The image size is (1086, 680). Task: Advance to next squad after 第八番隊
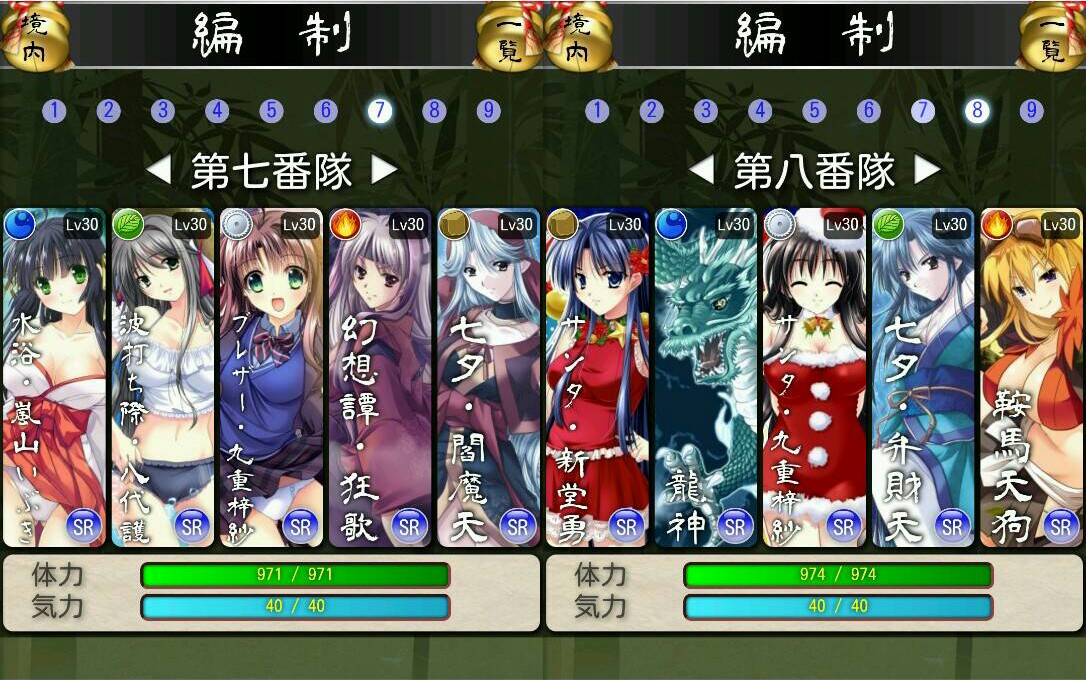coord(928,171)
